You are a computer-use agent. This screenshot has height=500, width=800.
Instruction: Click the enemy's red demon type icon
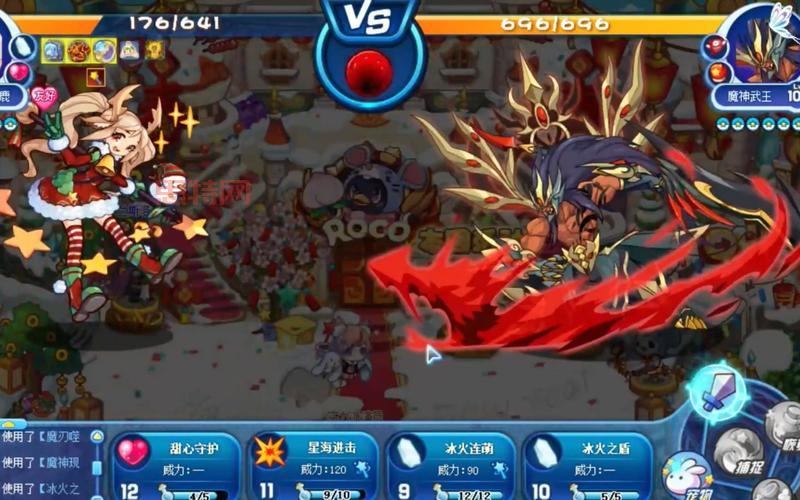pos(716,46)
